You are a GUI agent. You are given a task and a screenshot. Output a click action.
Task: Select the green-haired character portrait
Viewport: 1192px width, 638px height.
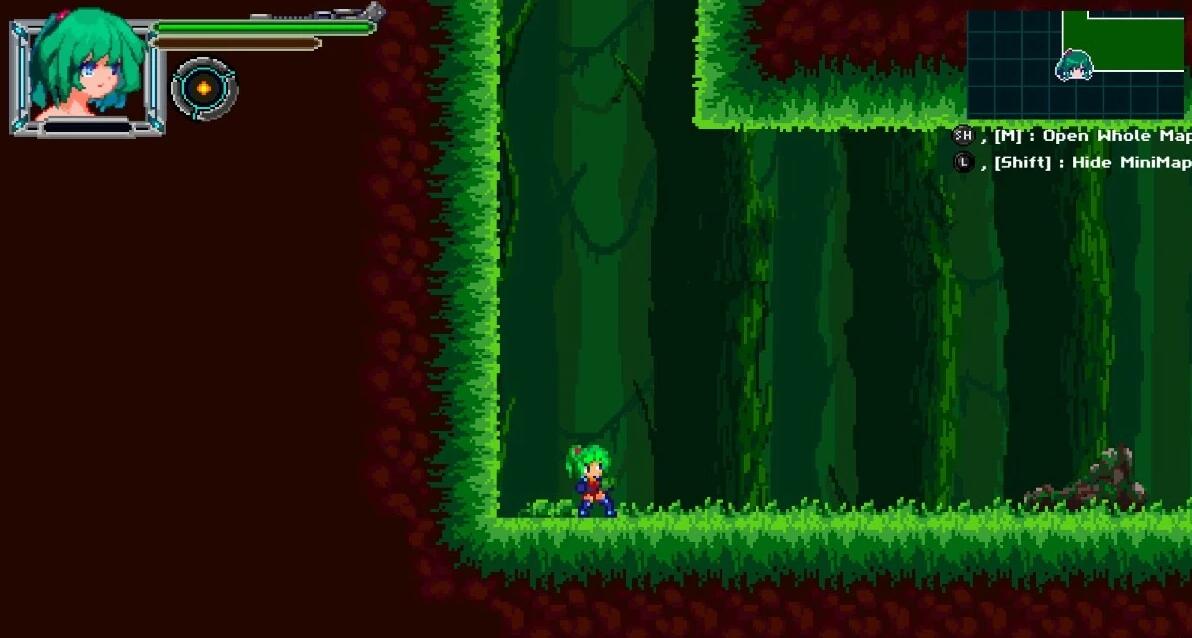86,70
